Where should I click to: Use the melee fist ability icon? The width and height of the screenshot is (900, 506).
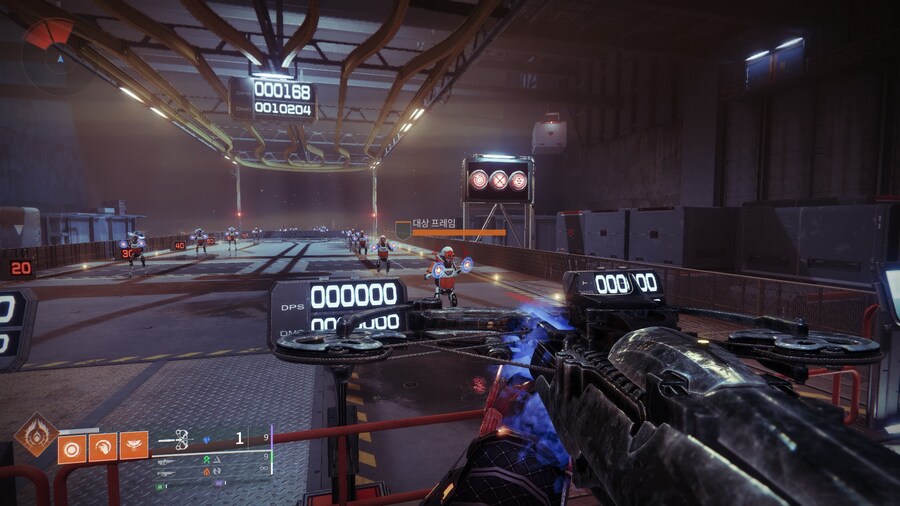[x=103, y=446]
